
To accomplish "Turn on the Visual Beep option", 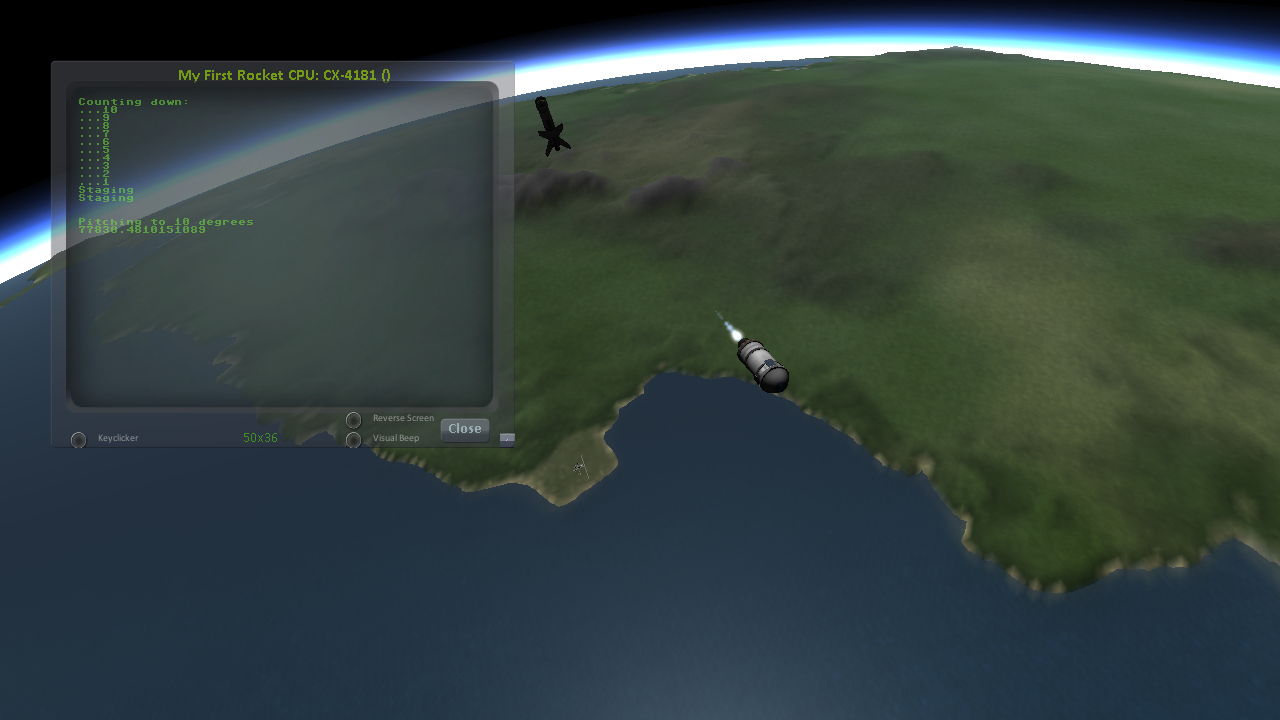I will coord(353,439).
